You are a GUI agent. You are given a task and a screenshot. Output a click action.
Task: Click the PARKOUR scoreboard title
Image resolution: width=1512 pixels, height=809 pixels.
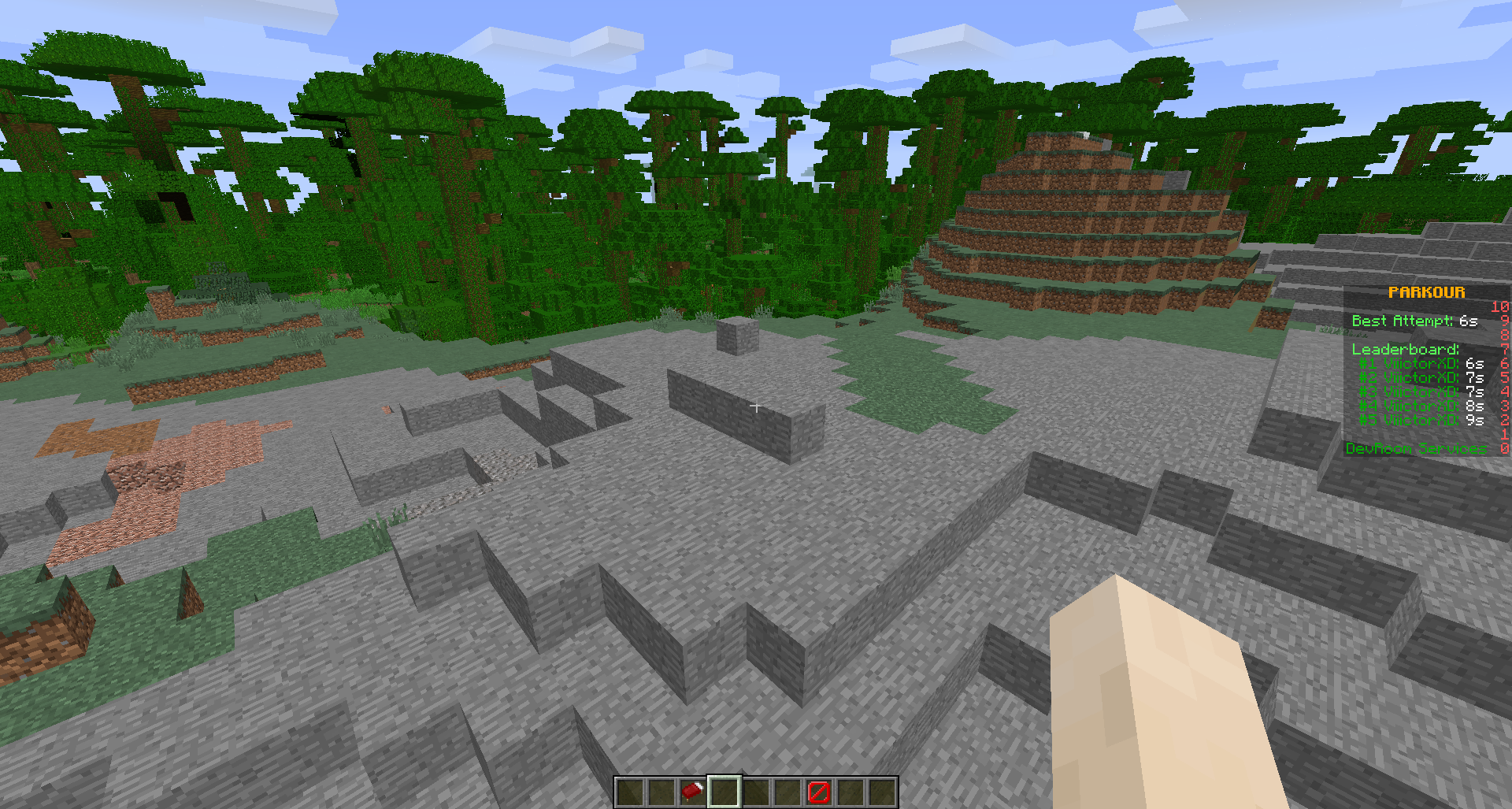(1427, 292)
